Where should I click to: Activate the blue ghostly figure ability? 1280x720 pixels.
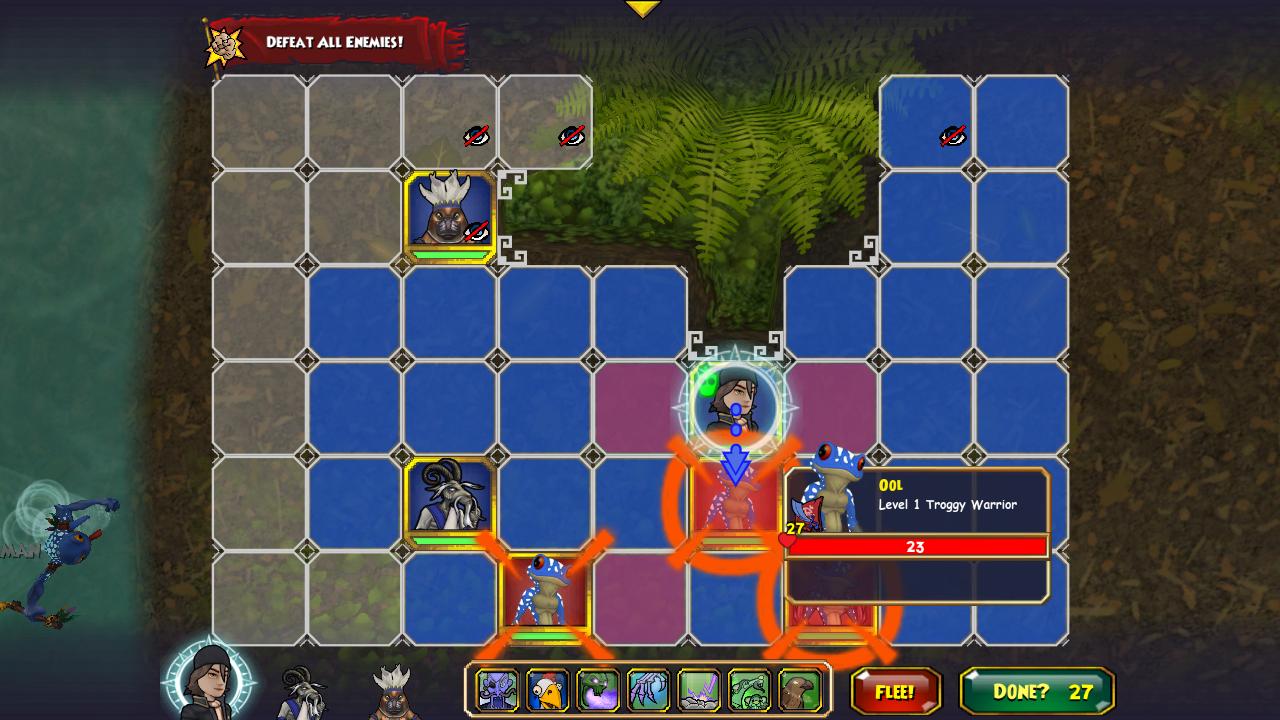[497, 691]
